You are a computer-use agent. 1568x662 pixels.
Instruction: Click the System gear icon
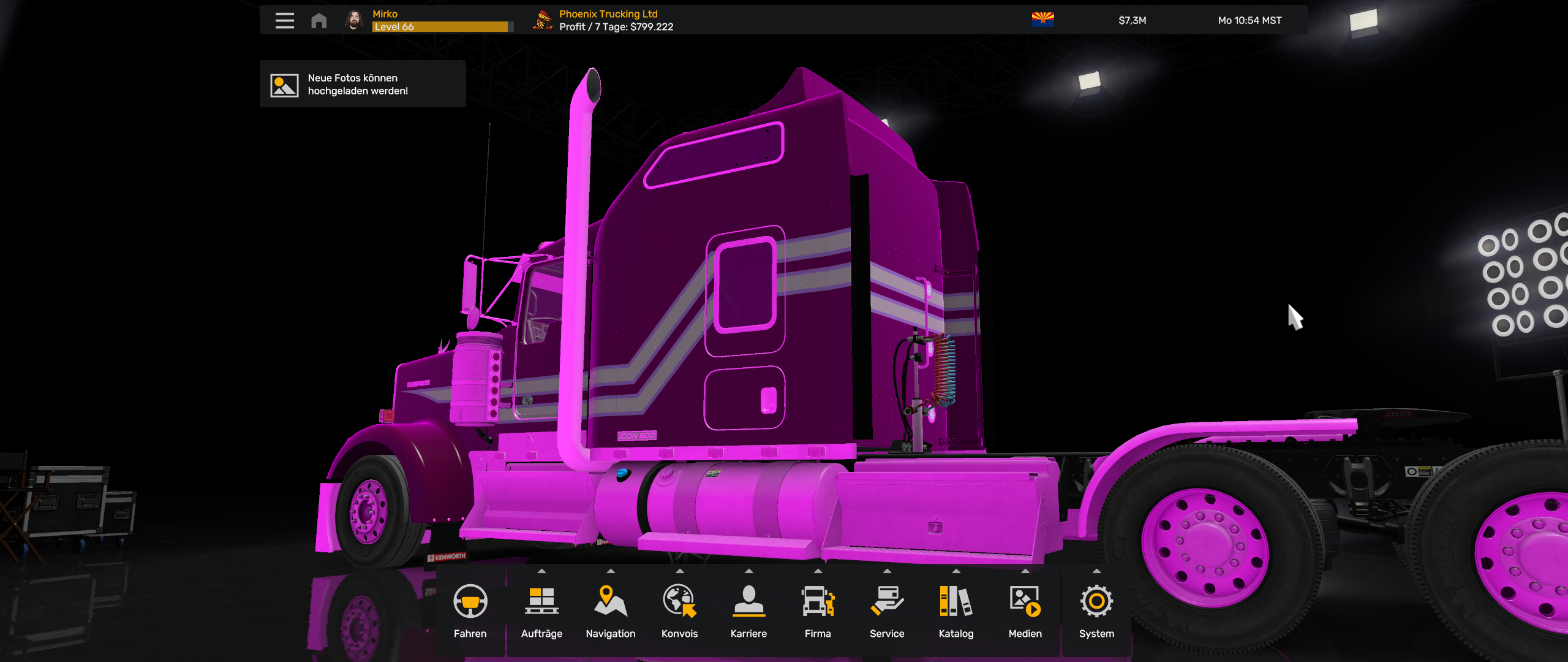coord(1095,604)
